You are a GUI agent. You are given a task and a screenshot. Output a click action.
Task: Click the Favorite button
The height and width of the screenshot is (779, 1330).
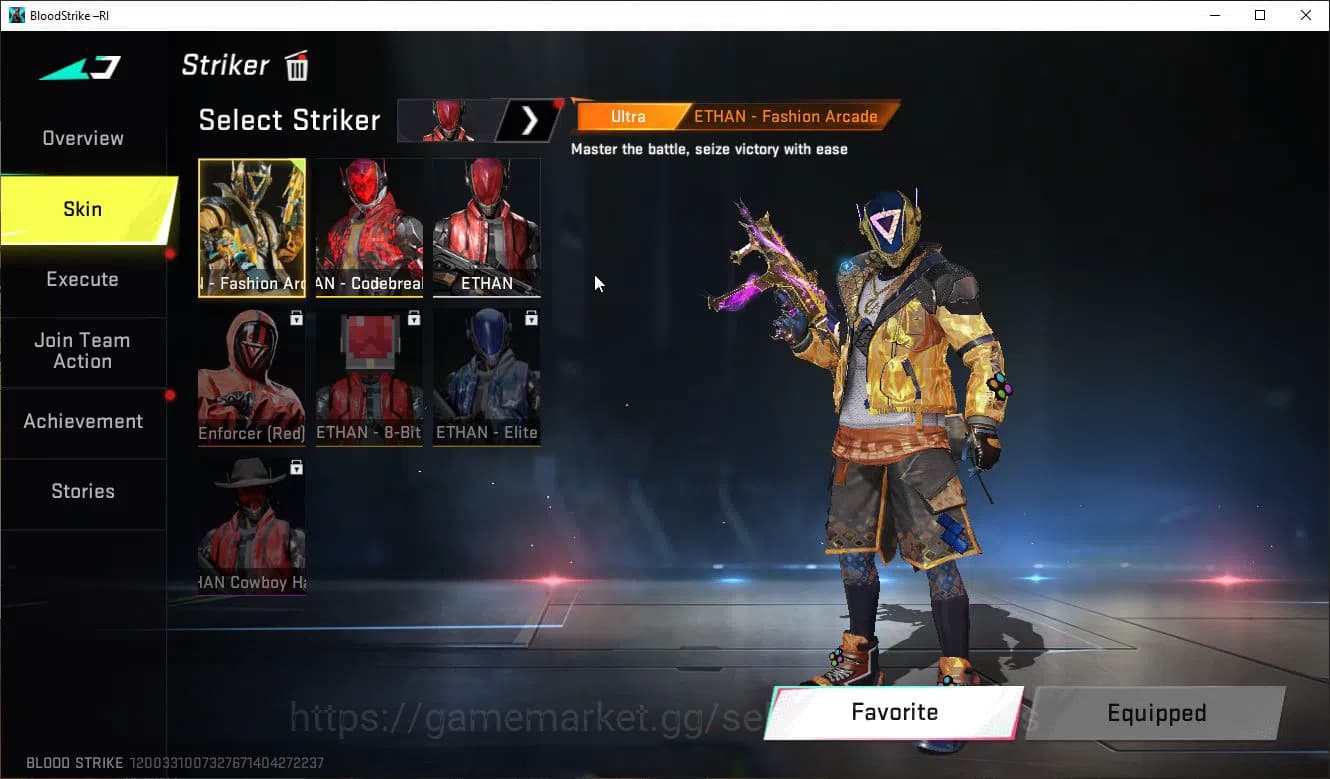point(893,712)
